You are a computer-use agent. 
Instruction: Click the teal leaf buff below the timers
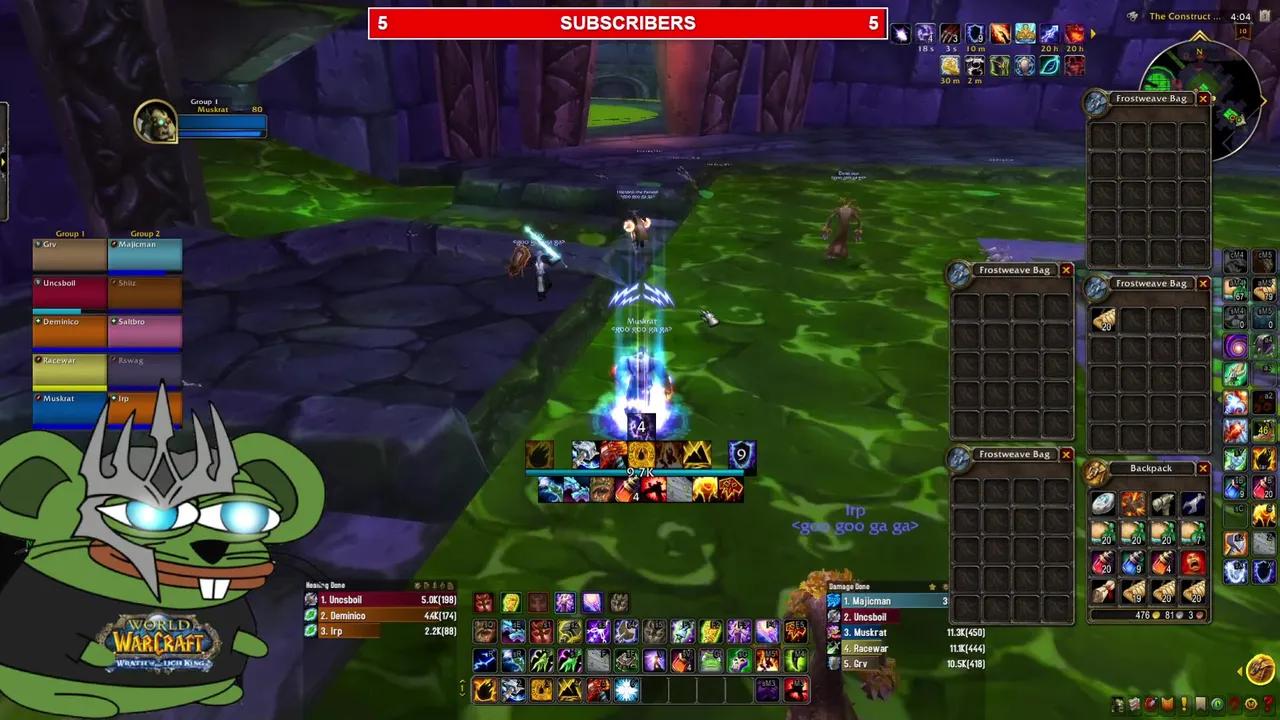(x=1049, y=67)
